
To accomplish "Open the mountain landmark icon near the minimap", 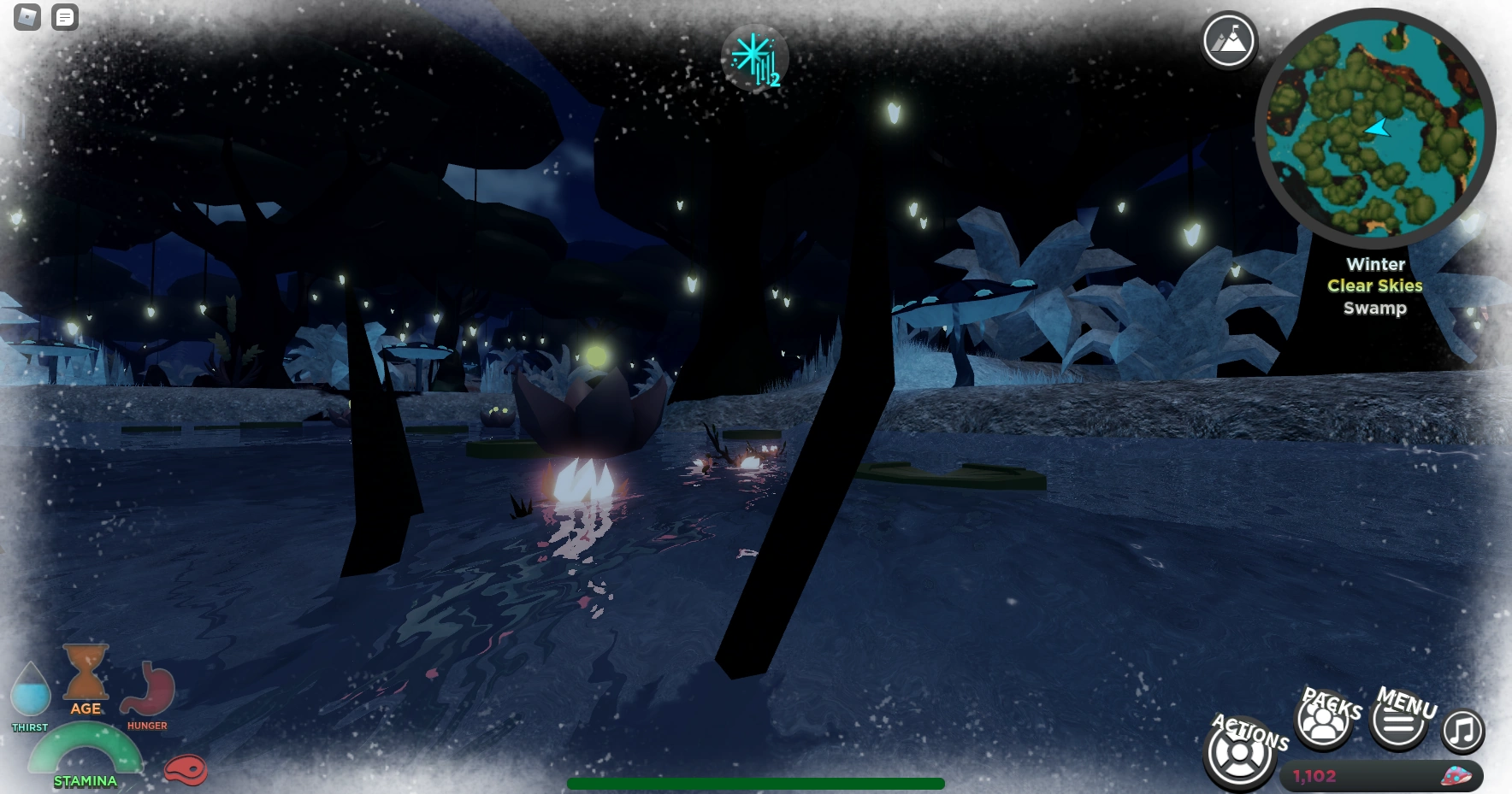I will point(1228,40).
